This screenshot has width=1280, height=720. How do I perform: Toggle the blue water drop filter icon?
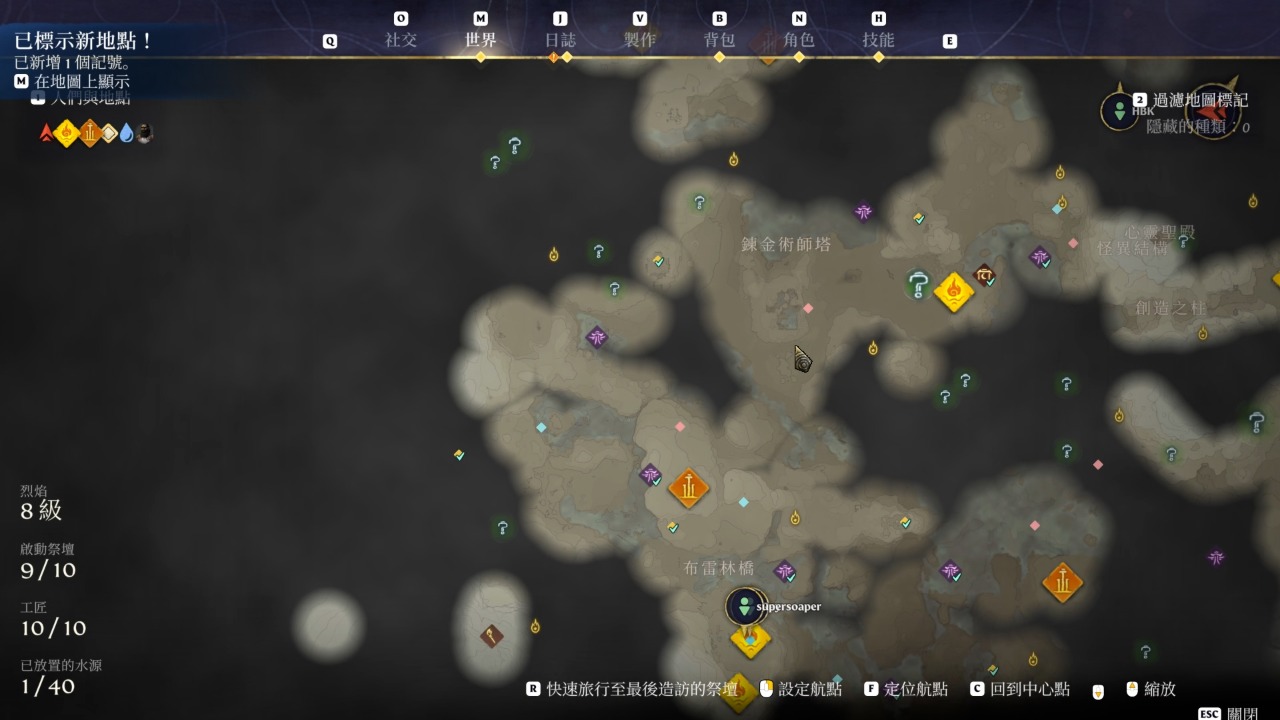pos(126,133)
